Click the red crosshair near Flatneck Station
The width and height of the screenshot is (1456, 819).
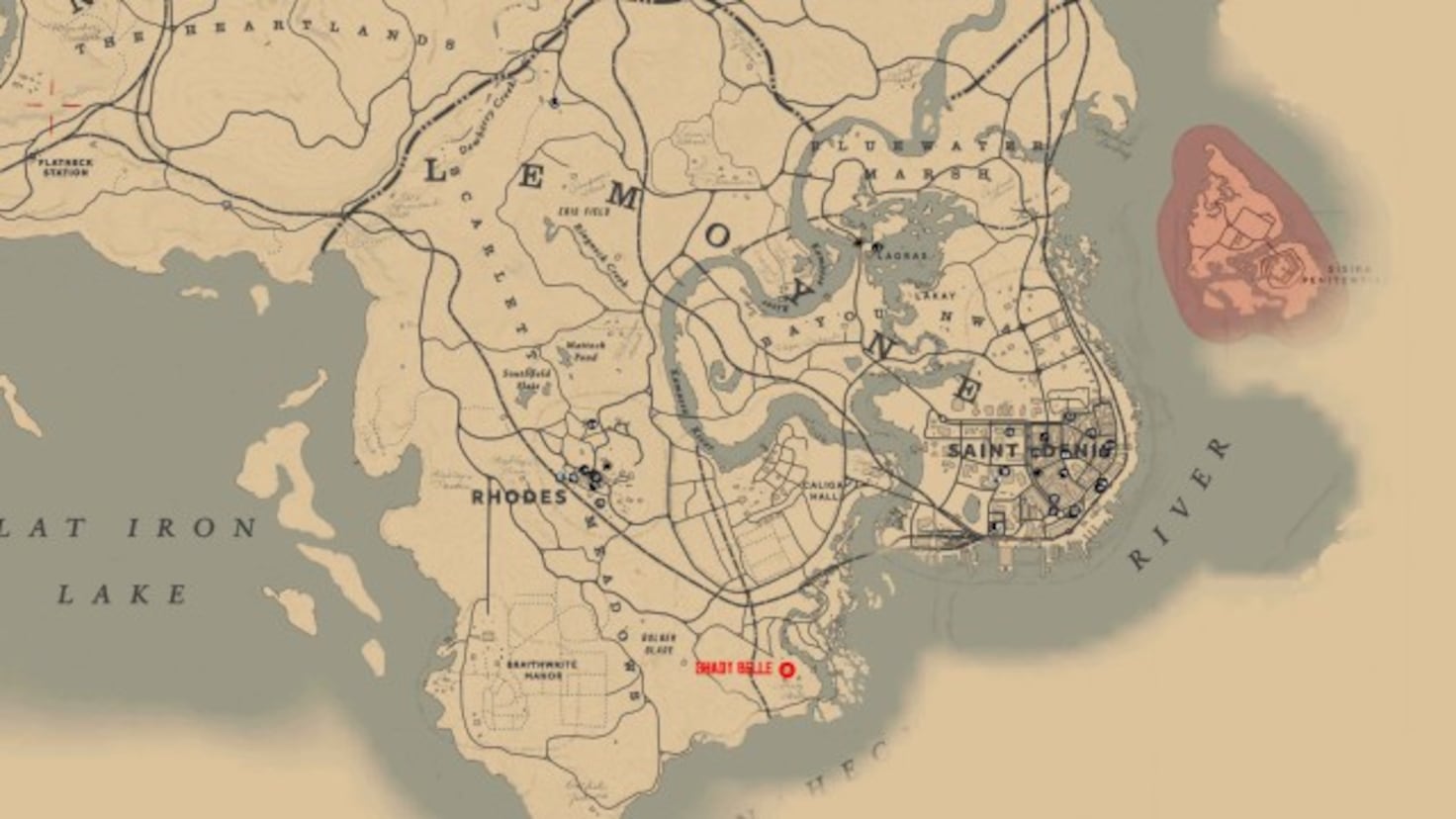click(51, 104)
